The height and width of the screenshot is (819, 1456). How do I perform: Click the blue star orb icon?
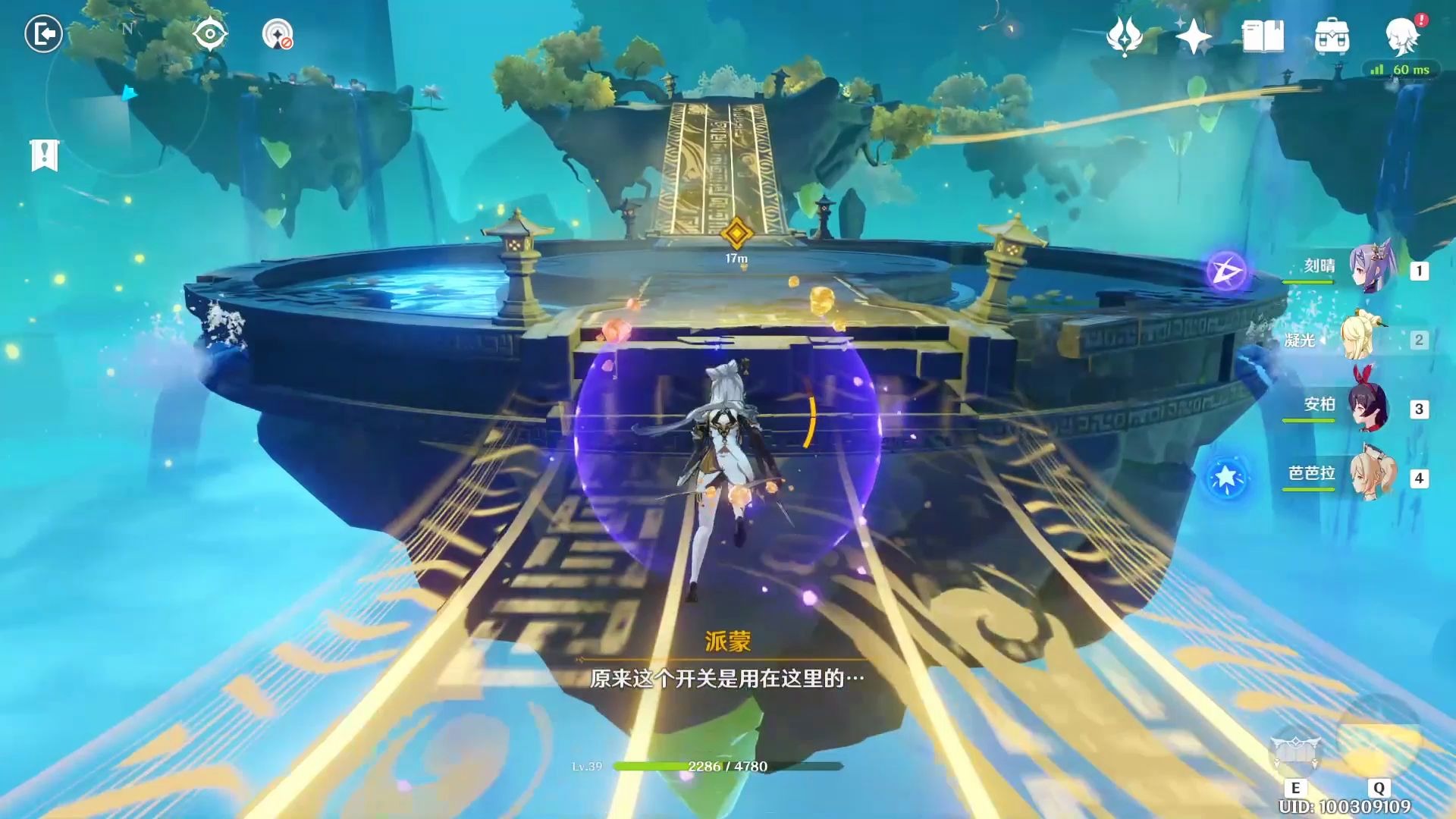1226,478
